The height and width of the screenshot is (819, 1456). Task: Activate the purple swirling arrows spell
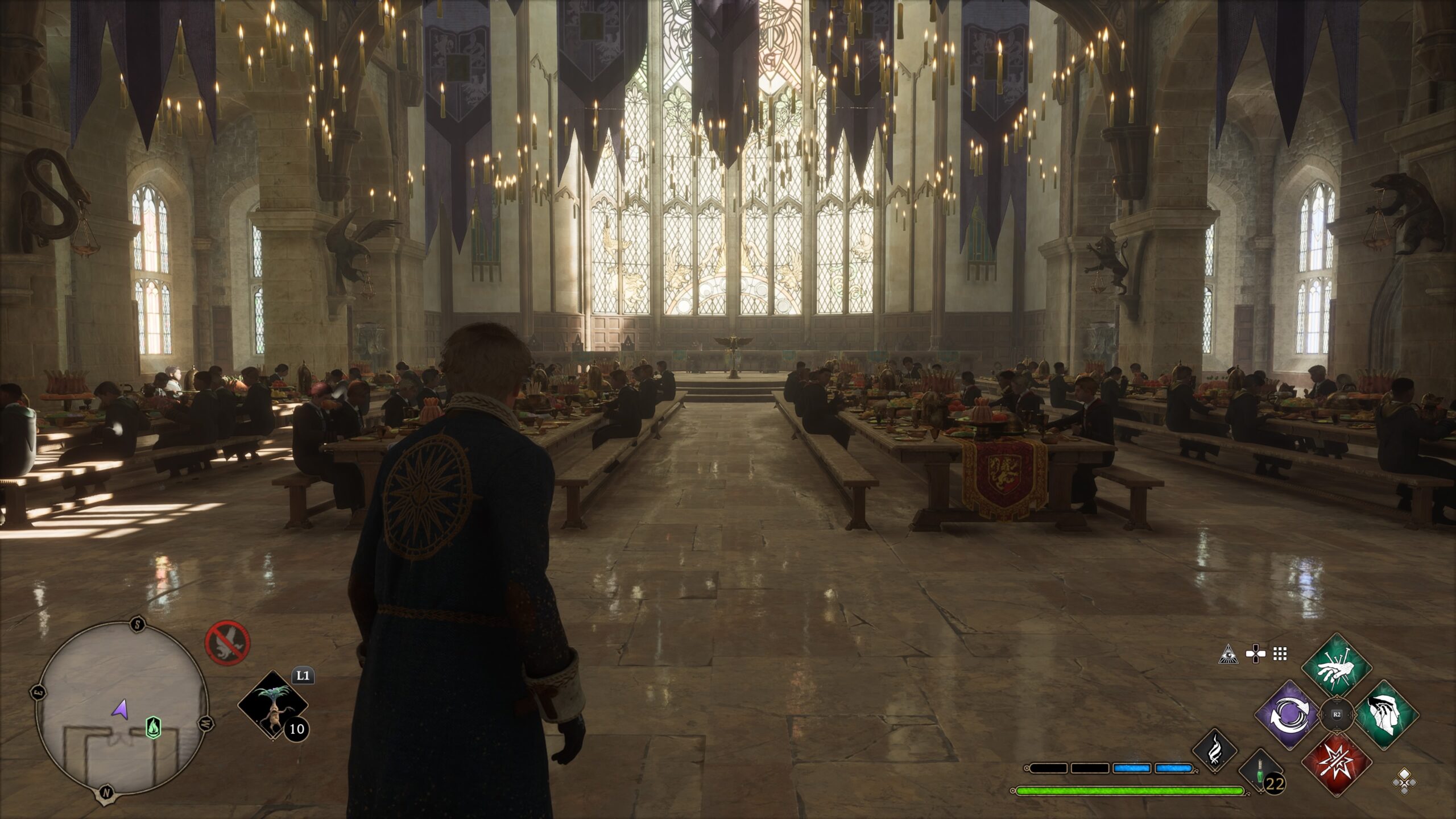click(x=1287, y=715)
